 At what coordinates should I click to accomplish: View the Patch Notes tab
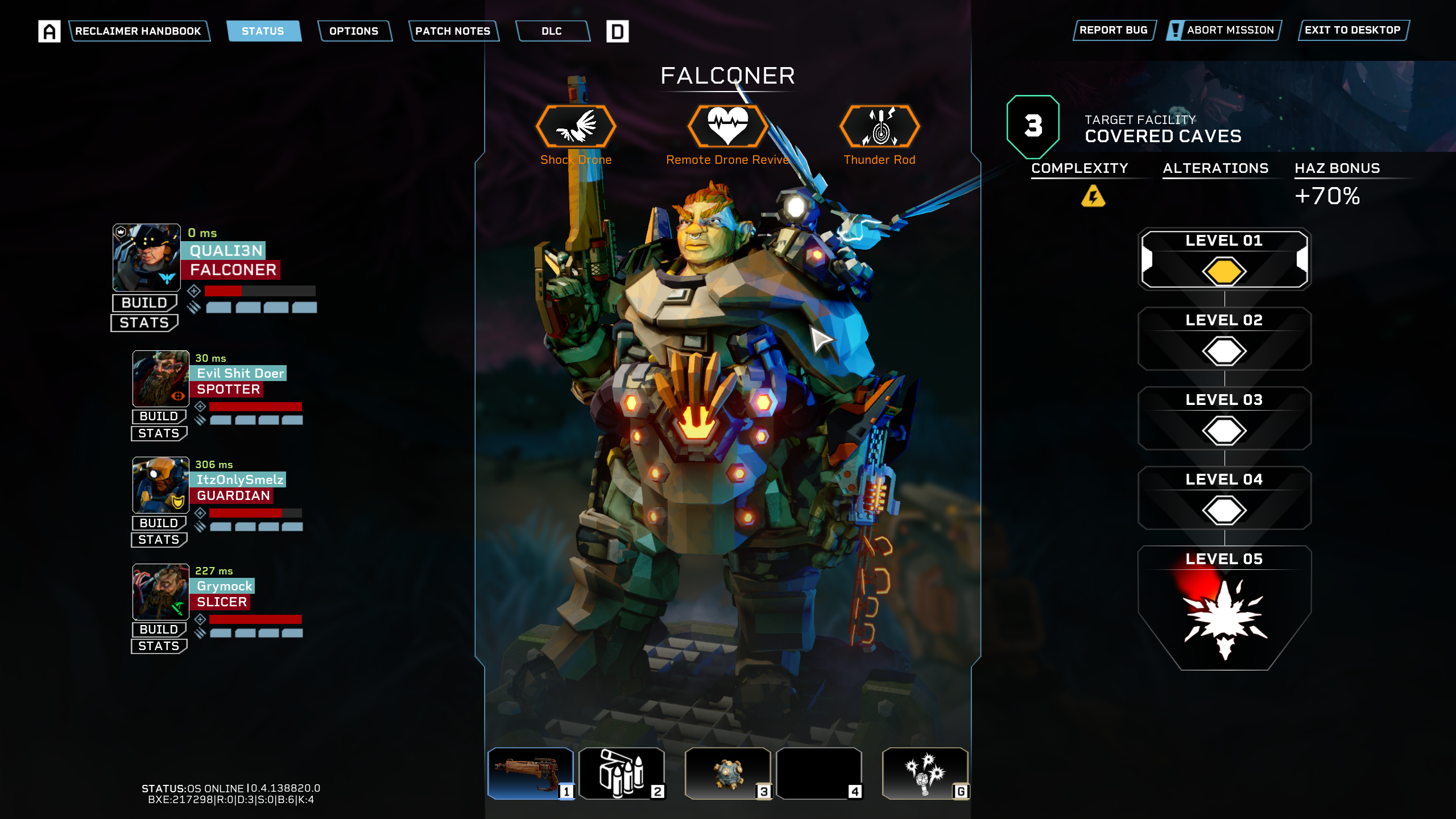coord(453,31)
